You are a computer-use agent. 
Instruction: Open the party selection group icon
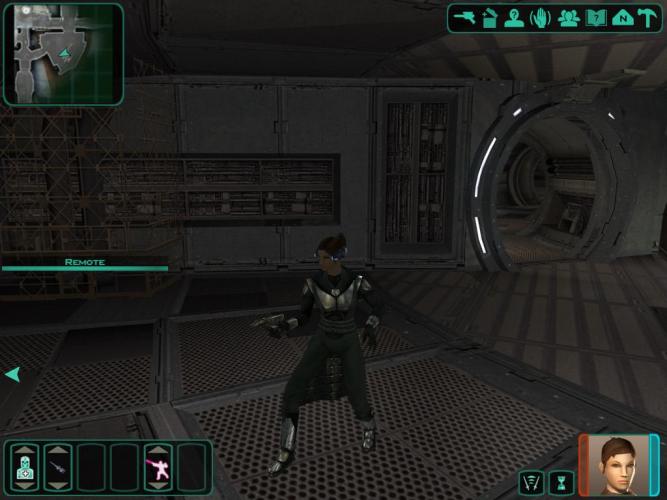point(569,17)
